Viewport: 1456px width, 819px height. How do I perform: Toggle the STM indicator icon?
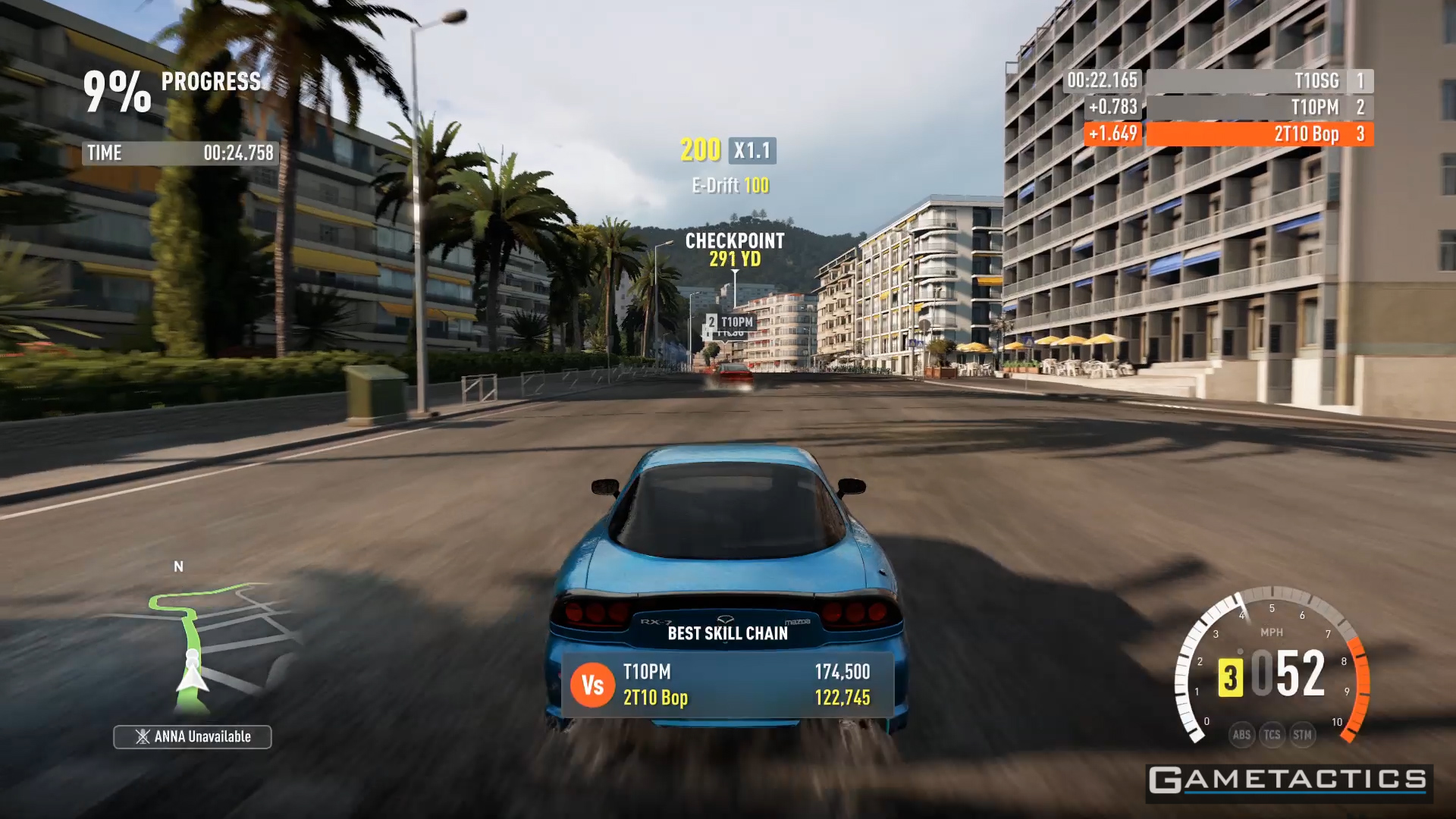1302,734
